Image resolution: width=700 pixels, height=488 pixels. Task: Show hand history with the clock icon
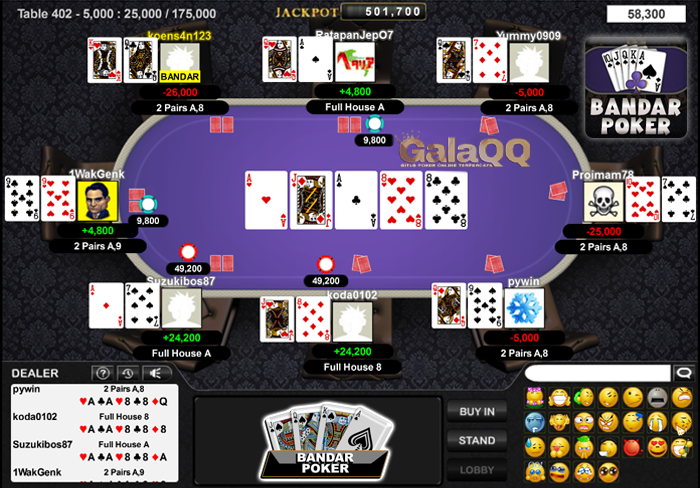127,374
